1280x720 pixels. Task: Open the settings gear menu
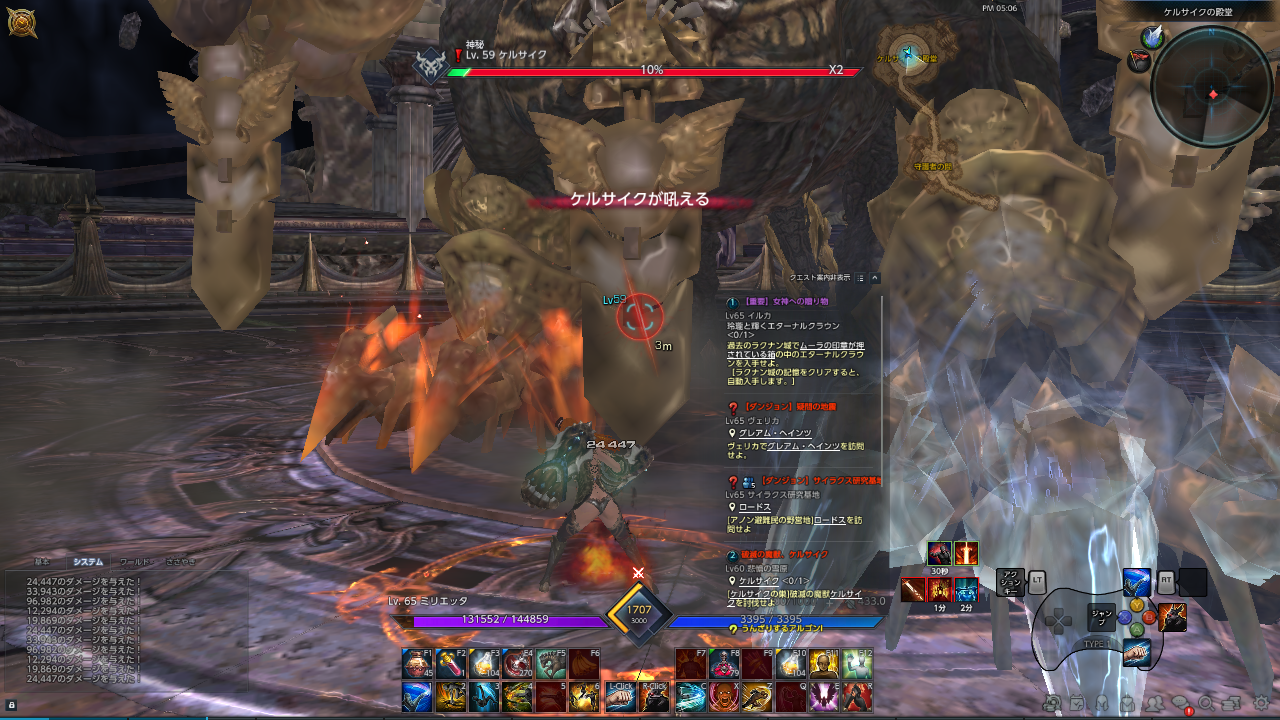click(1262, 703)
